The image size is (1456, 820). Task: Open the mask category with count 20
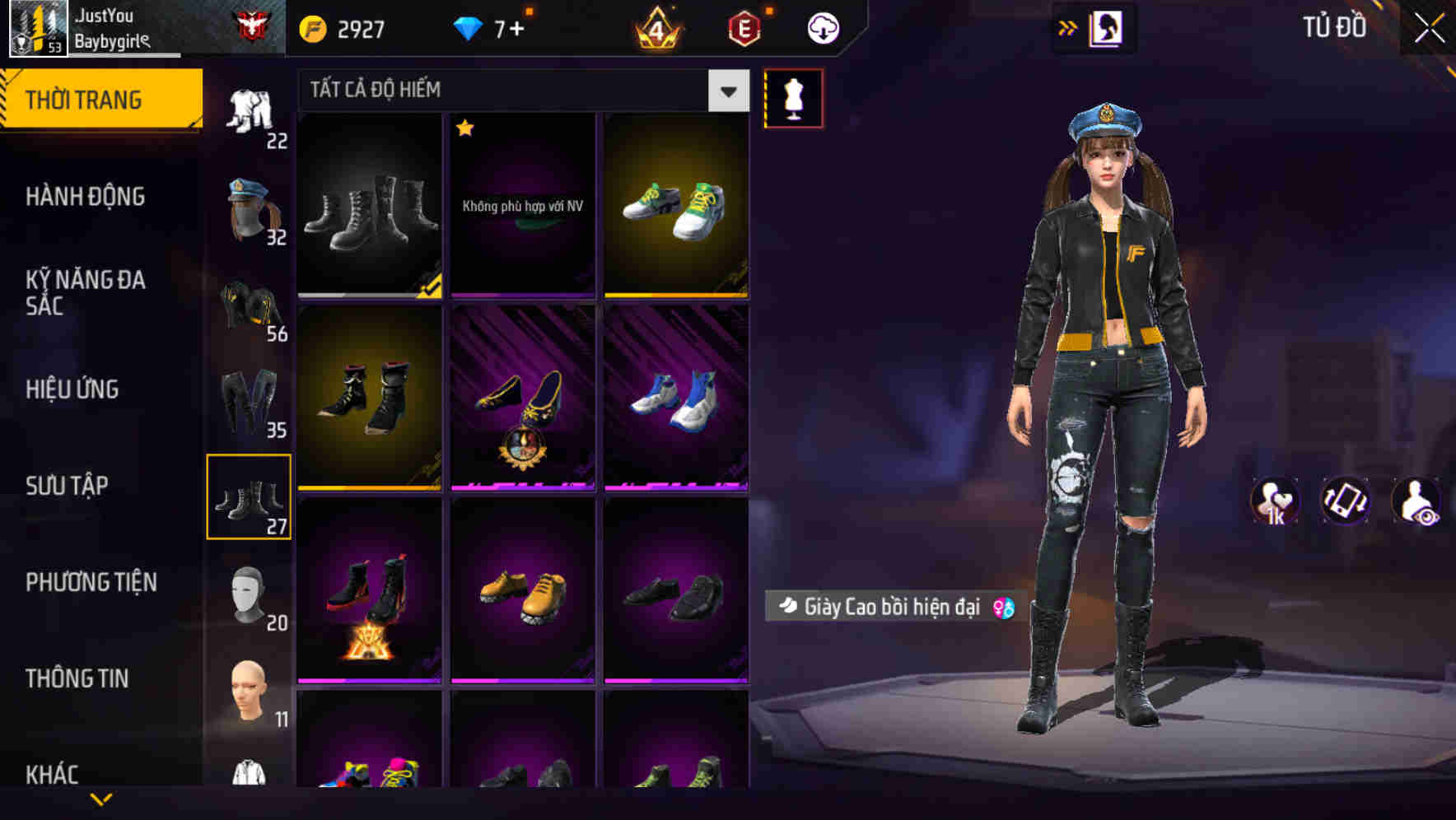click(249, 594)
